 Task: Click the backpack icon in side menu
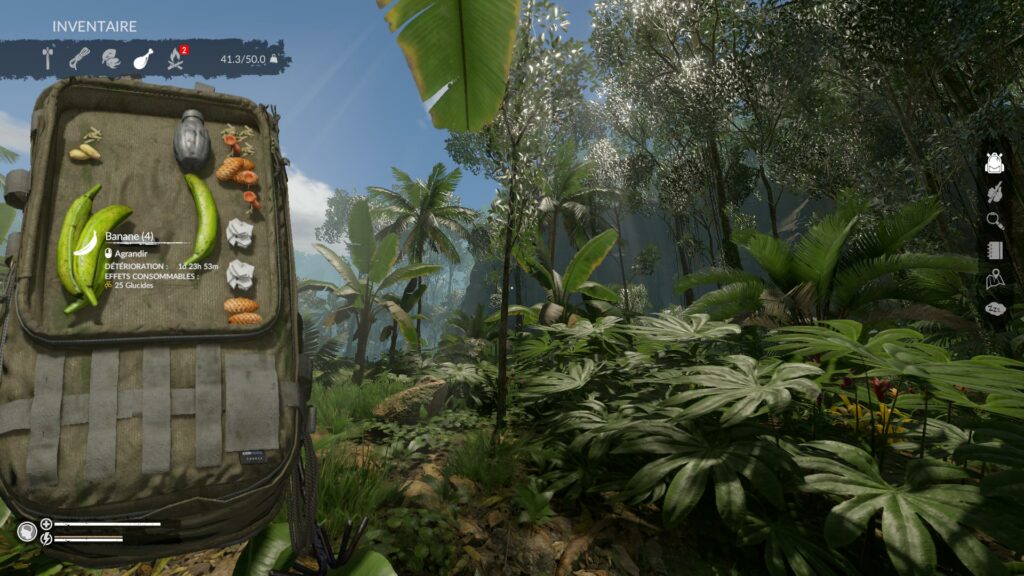pyautogui.click(x=994, y=163)
